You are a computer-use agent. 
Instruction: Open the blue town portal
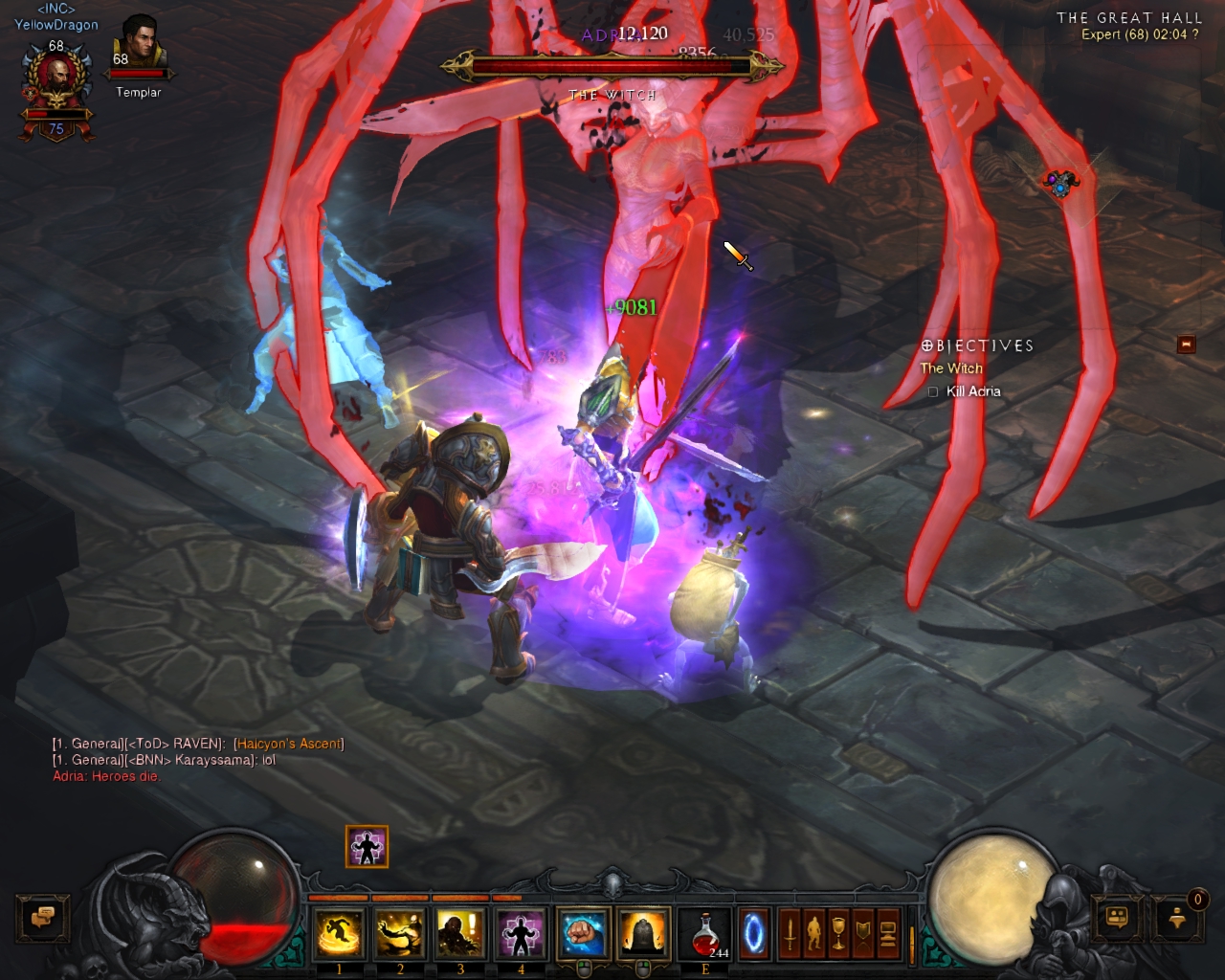click(754, 933)
